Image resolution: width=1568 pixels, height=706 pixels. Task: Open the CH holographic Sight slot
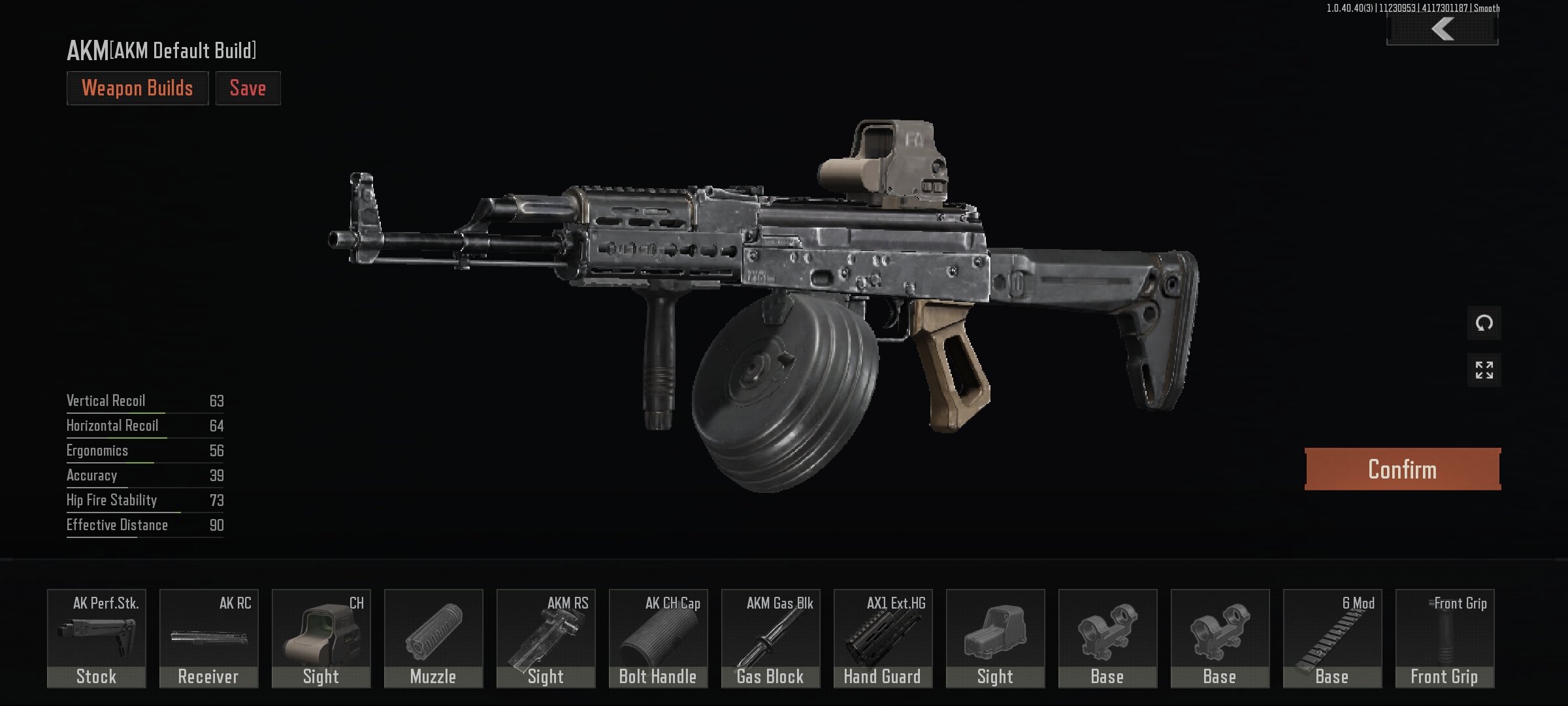[321, 638]
